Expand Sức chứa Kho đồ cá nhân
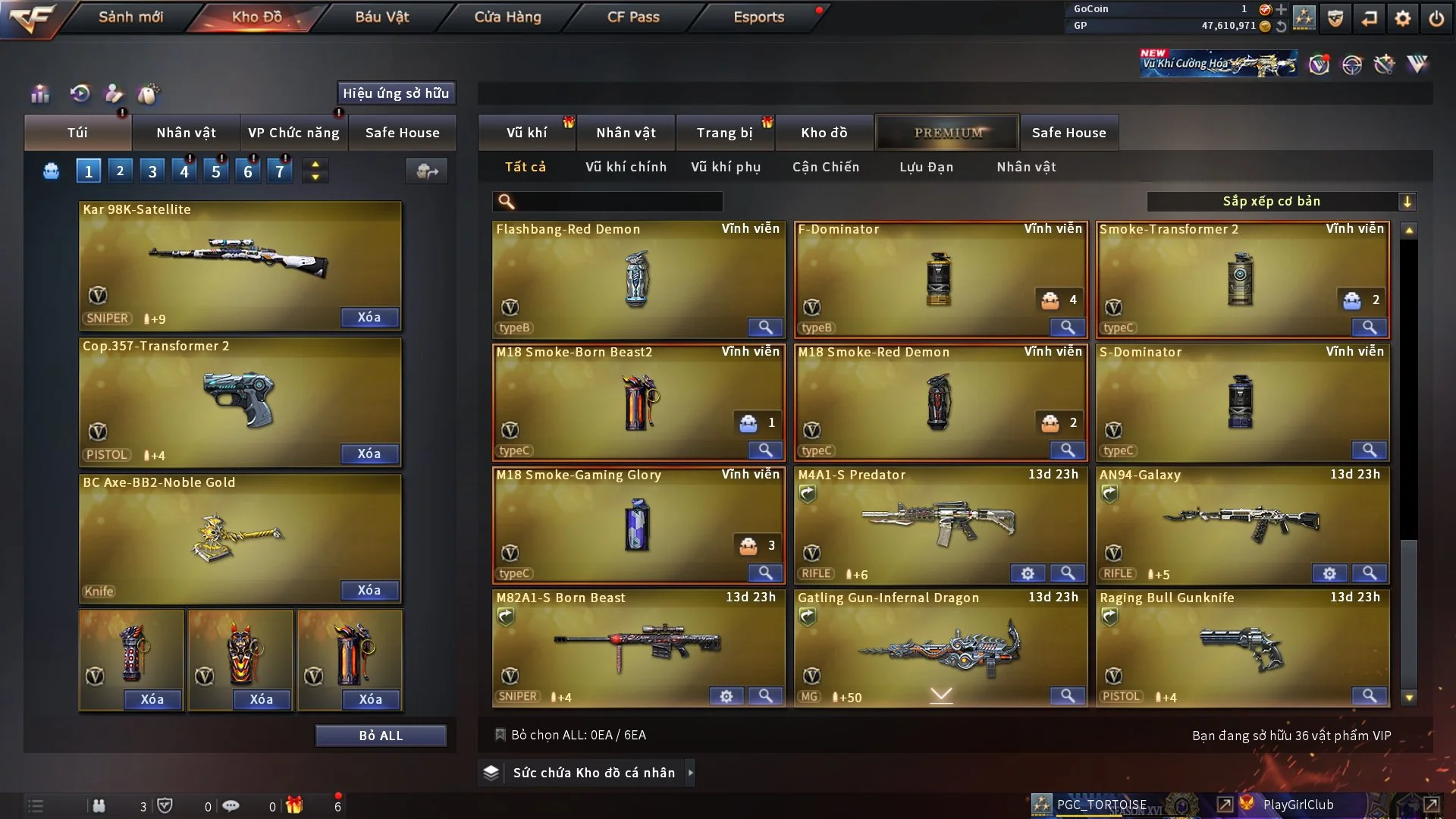This screenshot has height=819, width=1456. point(594,773)
